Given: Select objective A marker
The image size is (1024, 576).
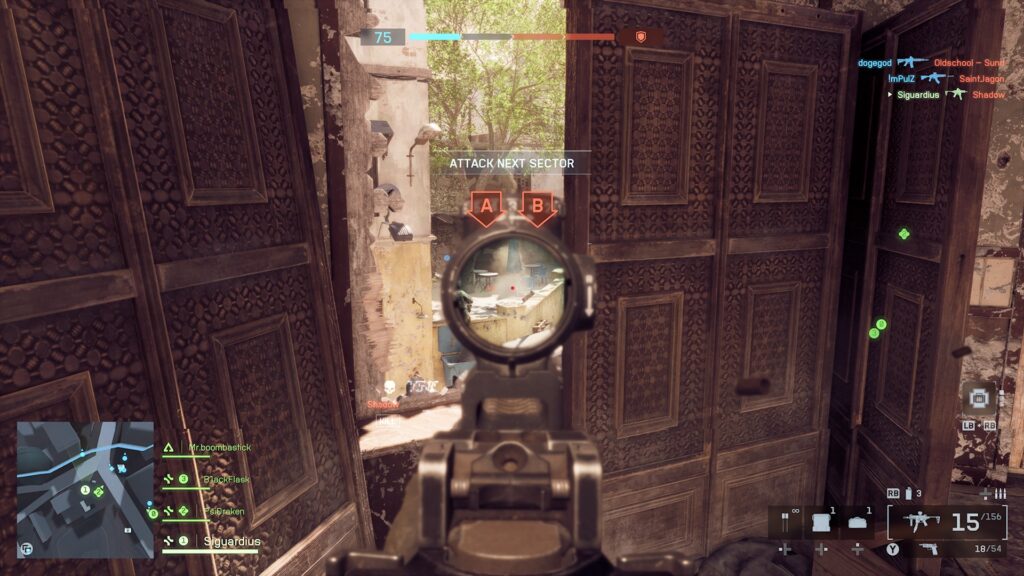Looking at the screenshot, I should click(487, 208).
